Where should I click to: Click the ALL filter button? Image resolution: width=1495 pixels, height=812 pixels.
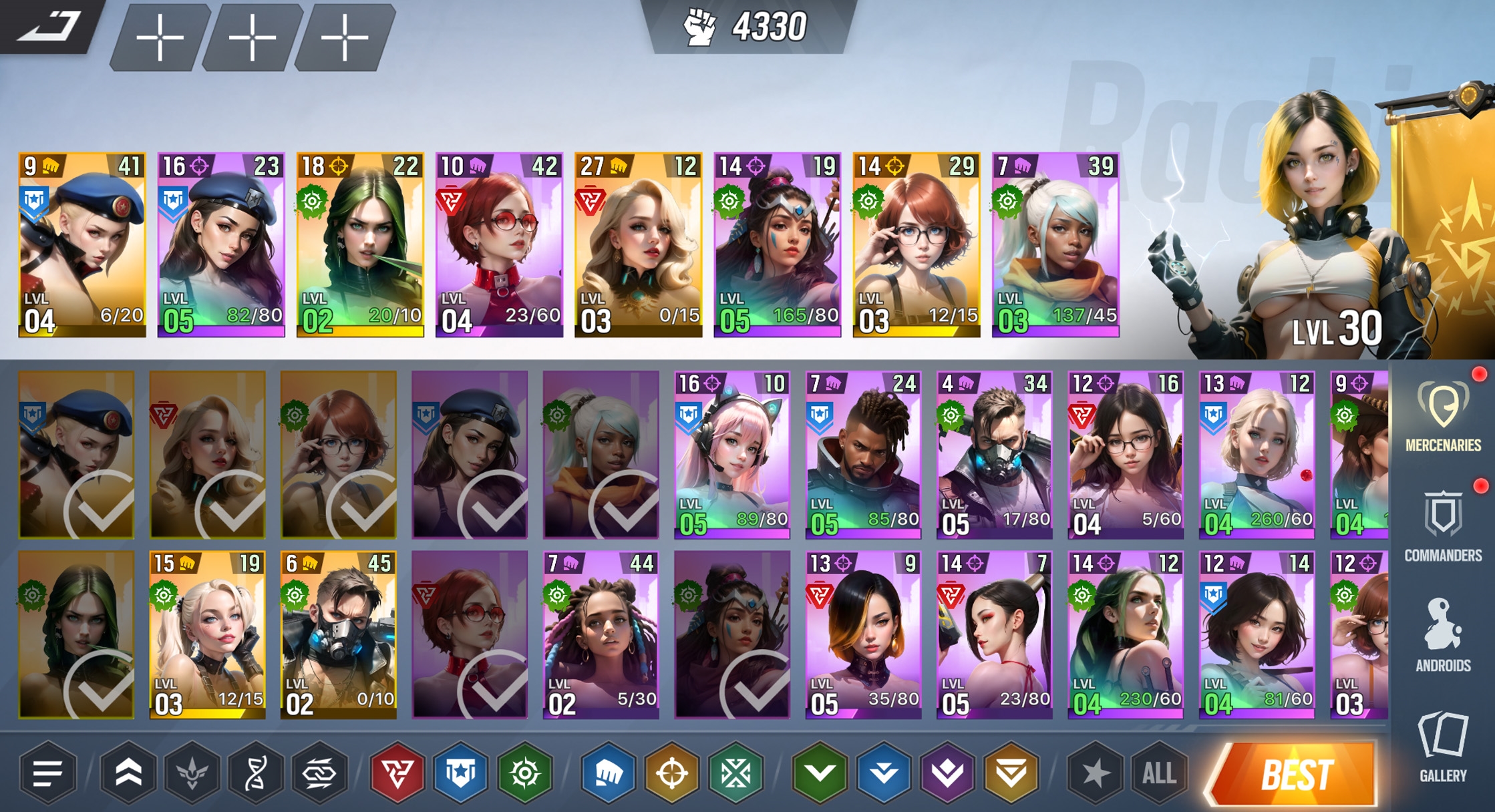click(1159, 773)
